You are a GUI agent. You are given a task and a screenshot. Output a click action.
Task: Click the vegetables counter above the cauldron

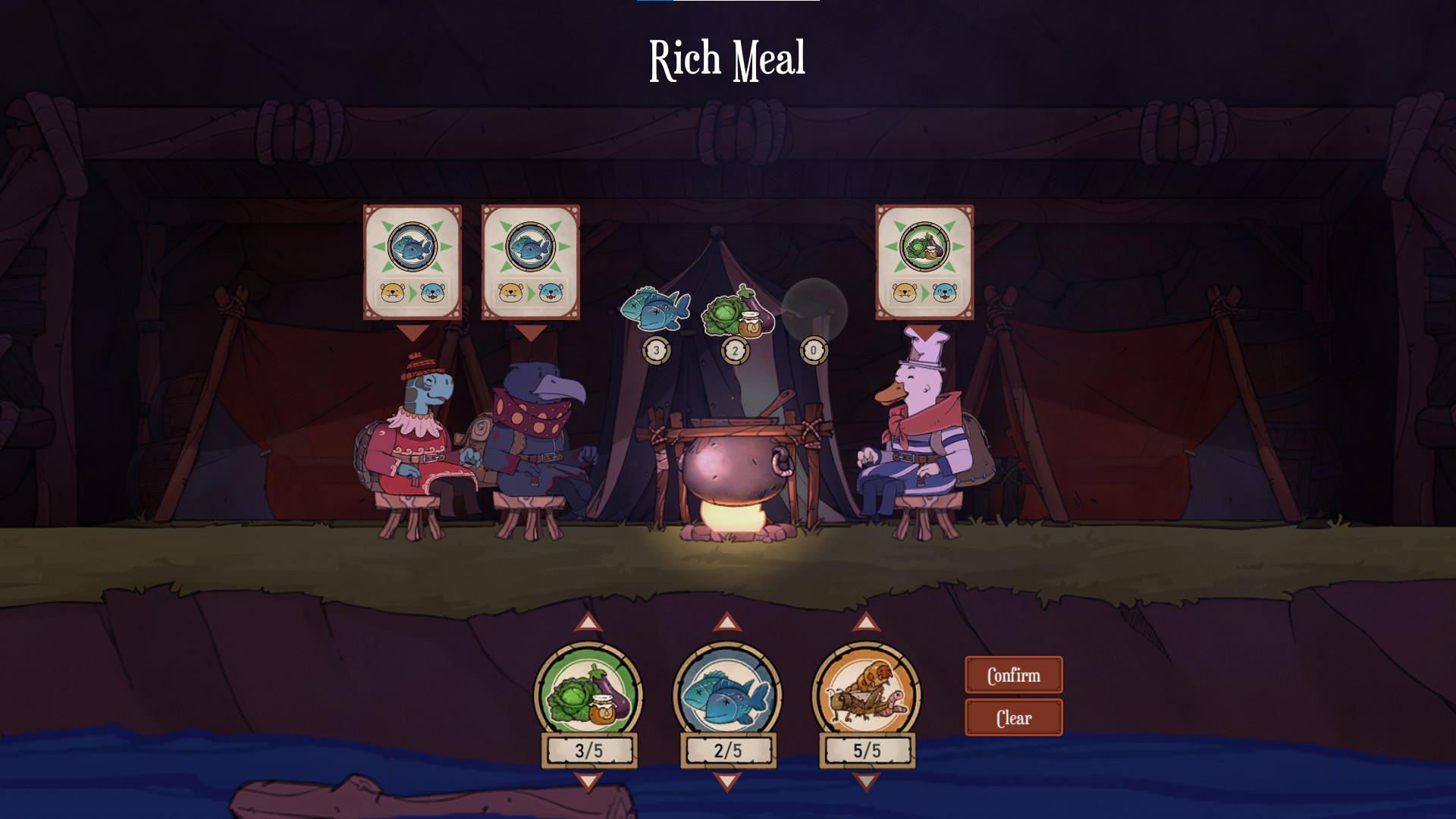click(x=735, y=351)
